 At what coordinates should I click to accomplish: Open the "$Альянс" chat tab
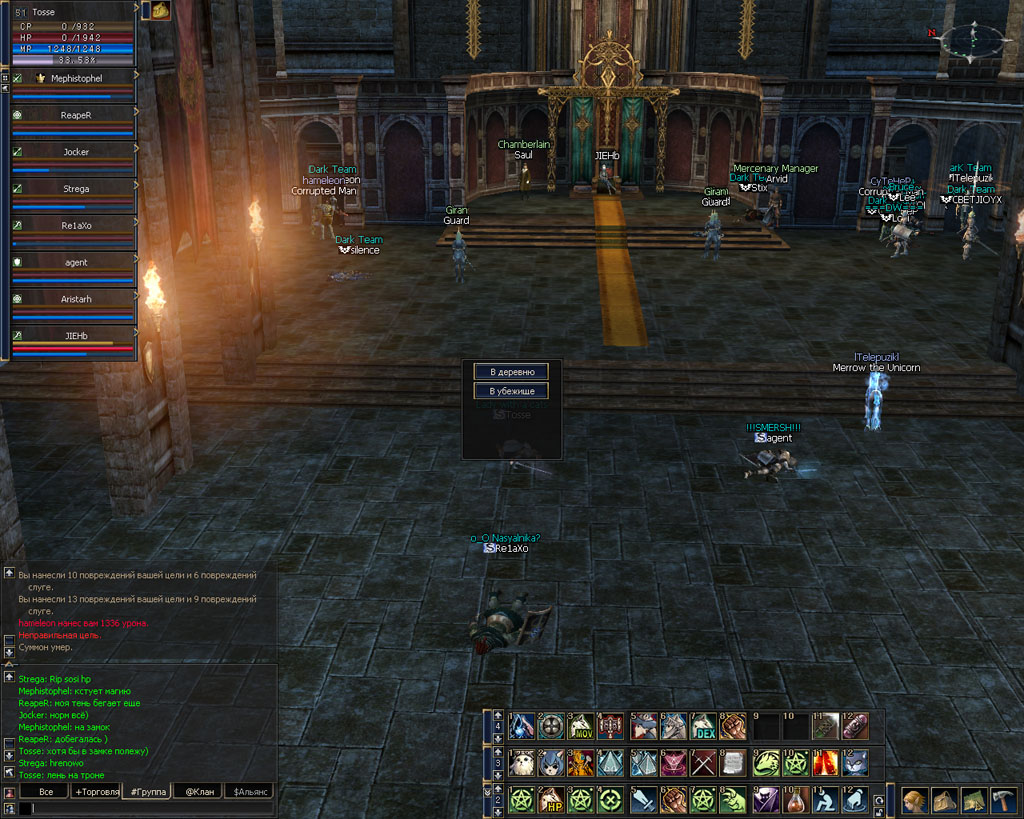pos(248,791)
